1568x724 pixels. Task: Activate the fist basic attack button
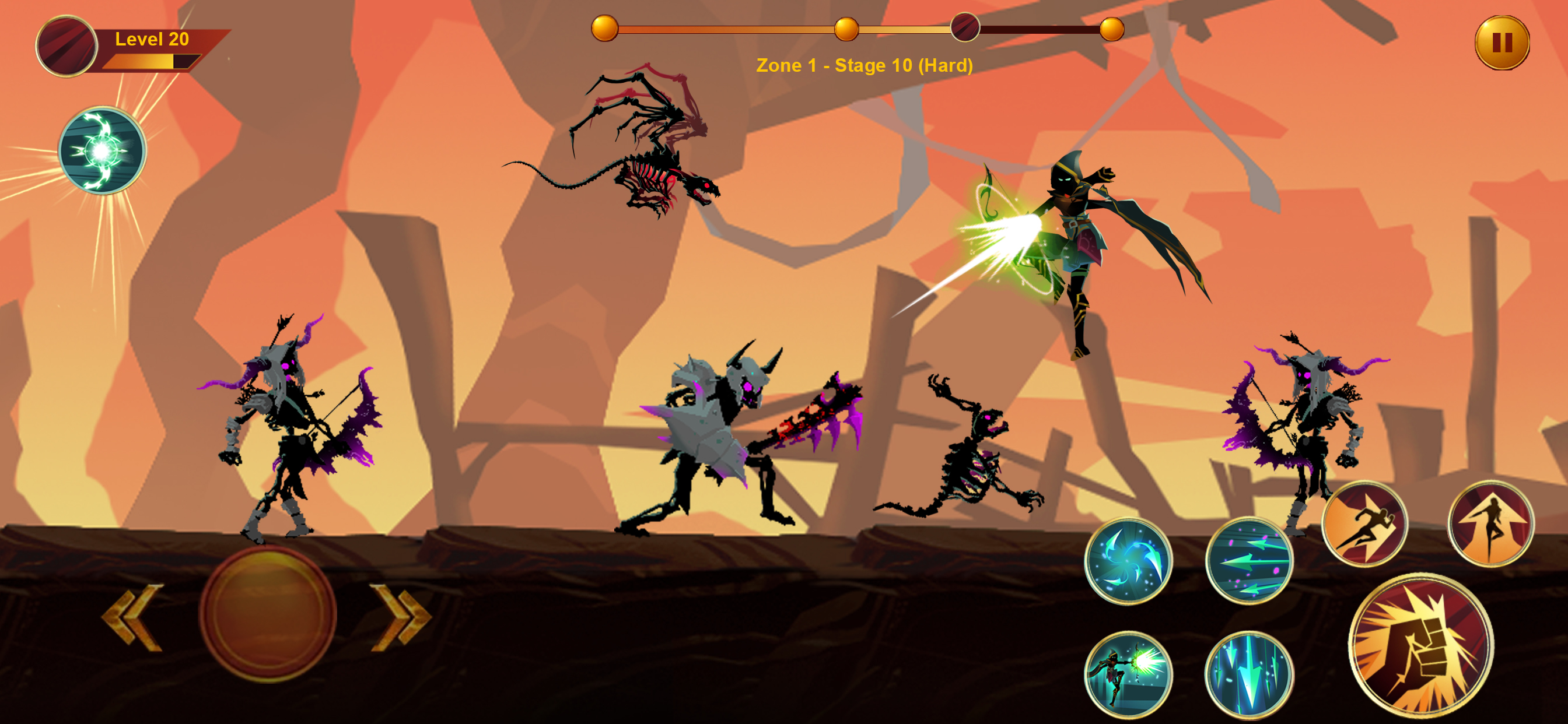(1420, 644)
